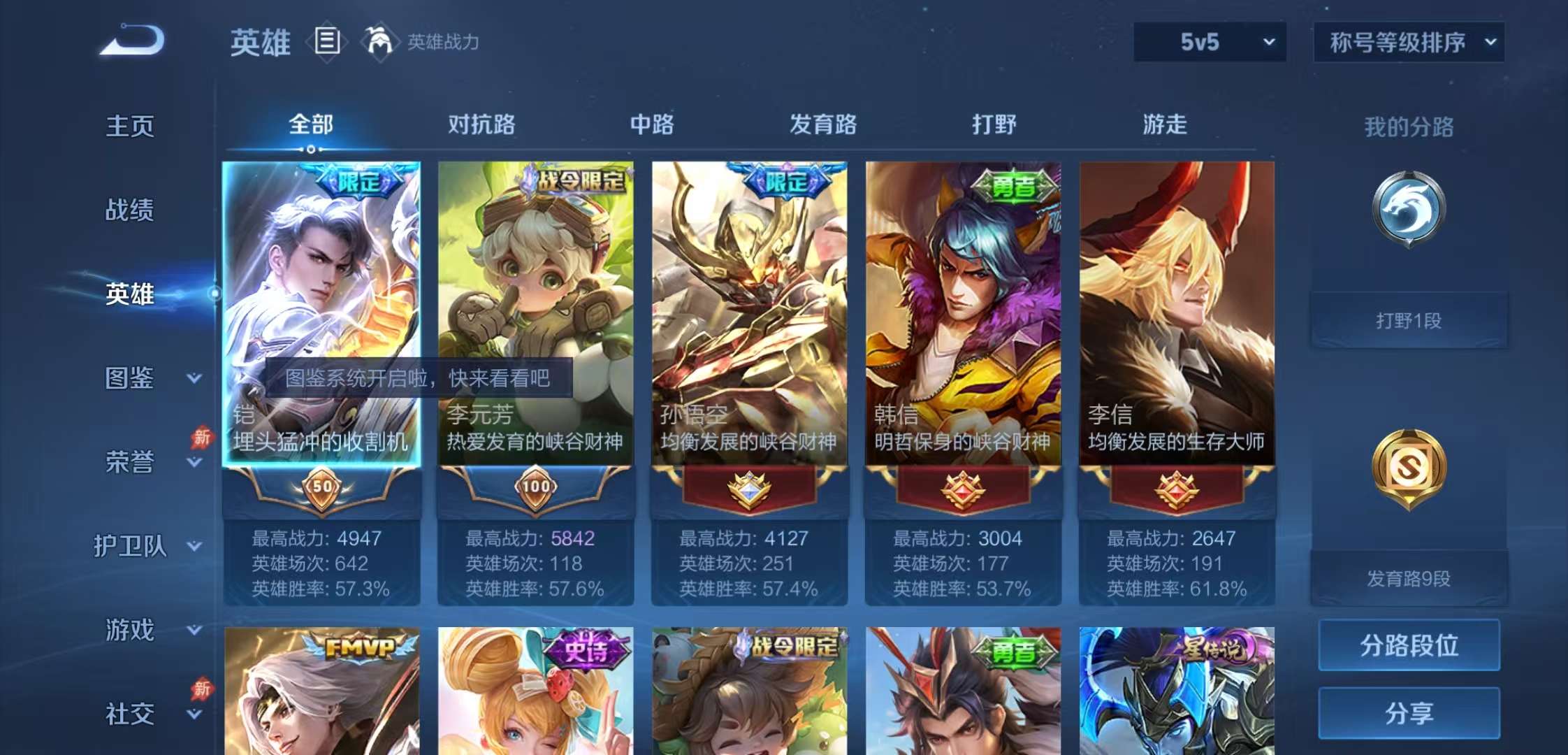Open the 称号等级排序 sorting dropdown
This screenshot has width=1568, height=755.
tap(1408, 42)
